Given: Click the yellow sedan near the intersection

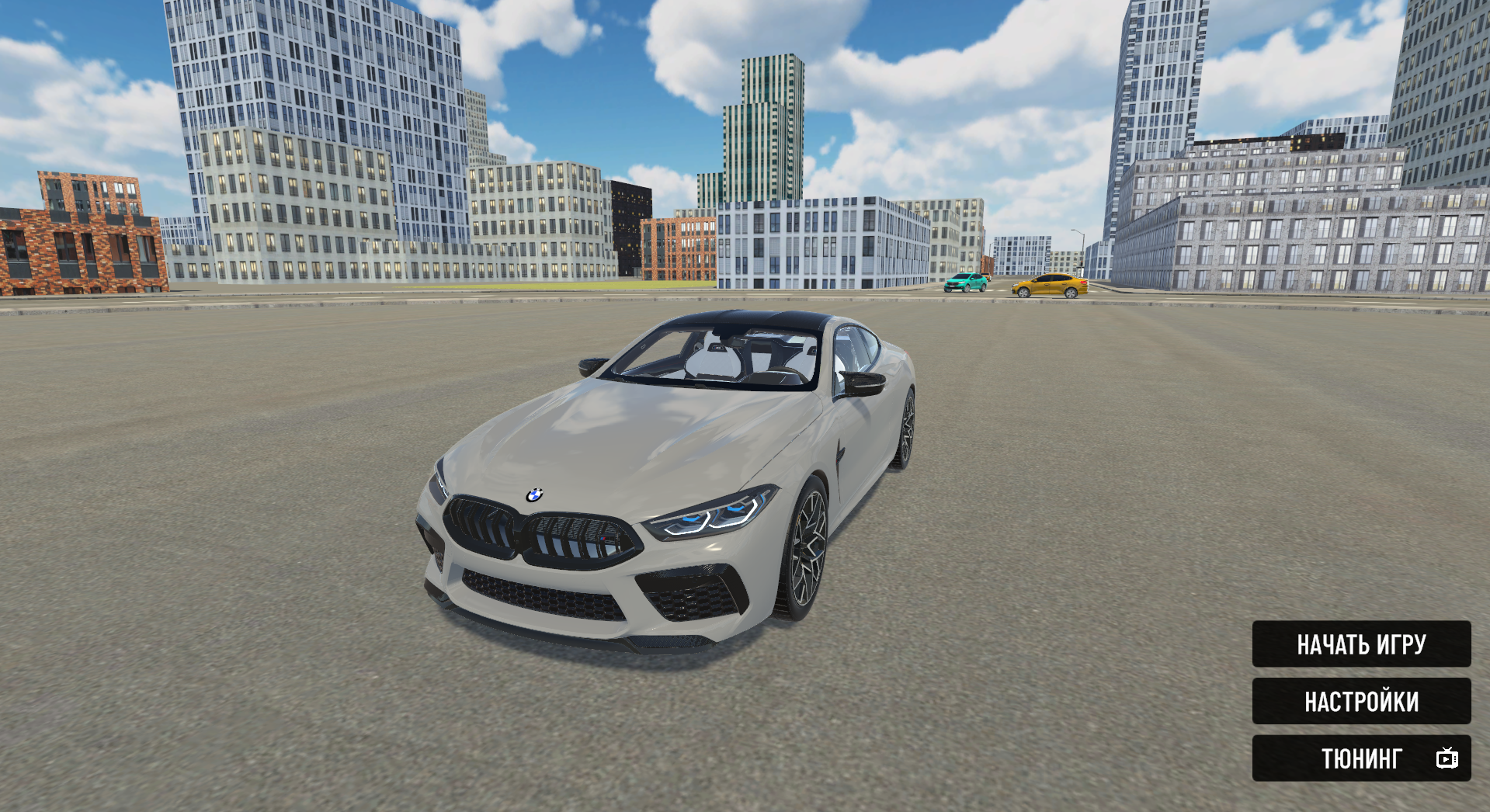Looking at the screenshot, I should pyautogui.click(x=1050, y=287).
